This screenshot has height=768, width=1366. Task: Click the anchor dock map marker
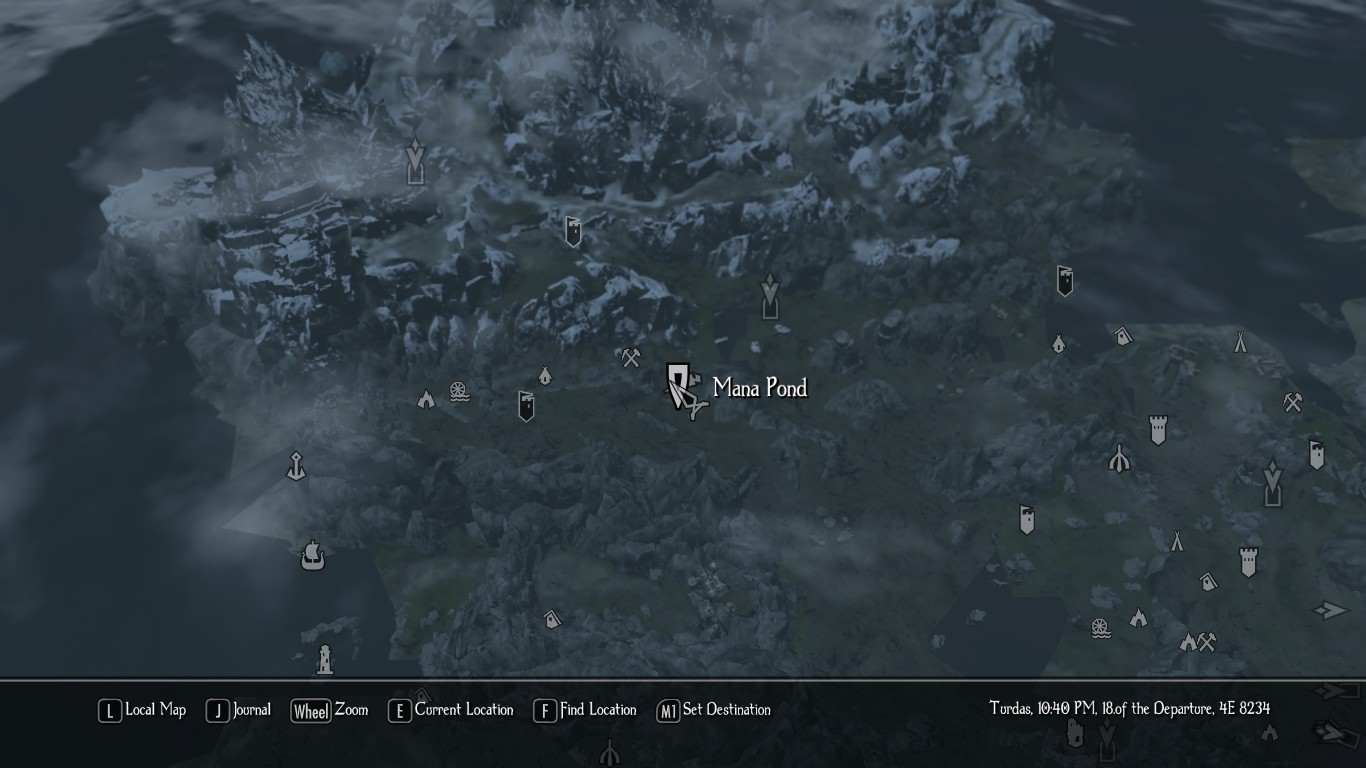click(x=296, y=466)
